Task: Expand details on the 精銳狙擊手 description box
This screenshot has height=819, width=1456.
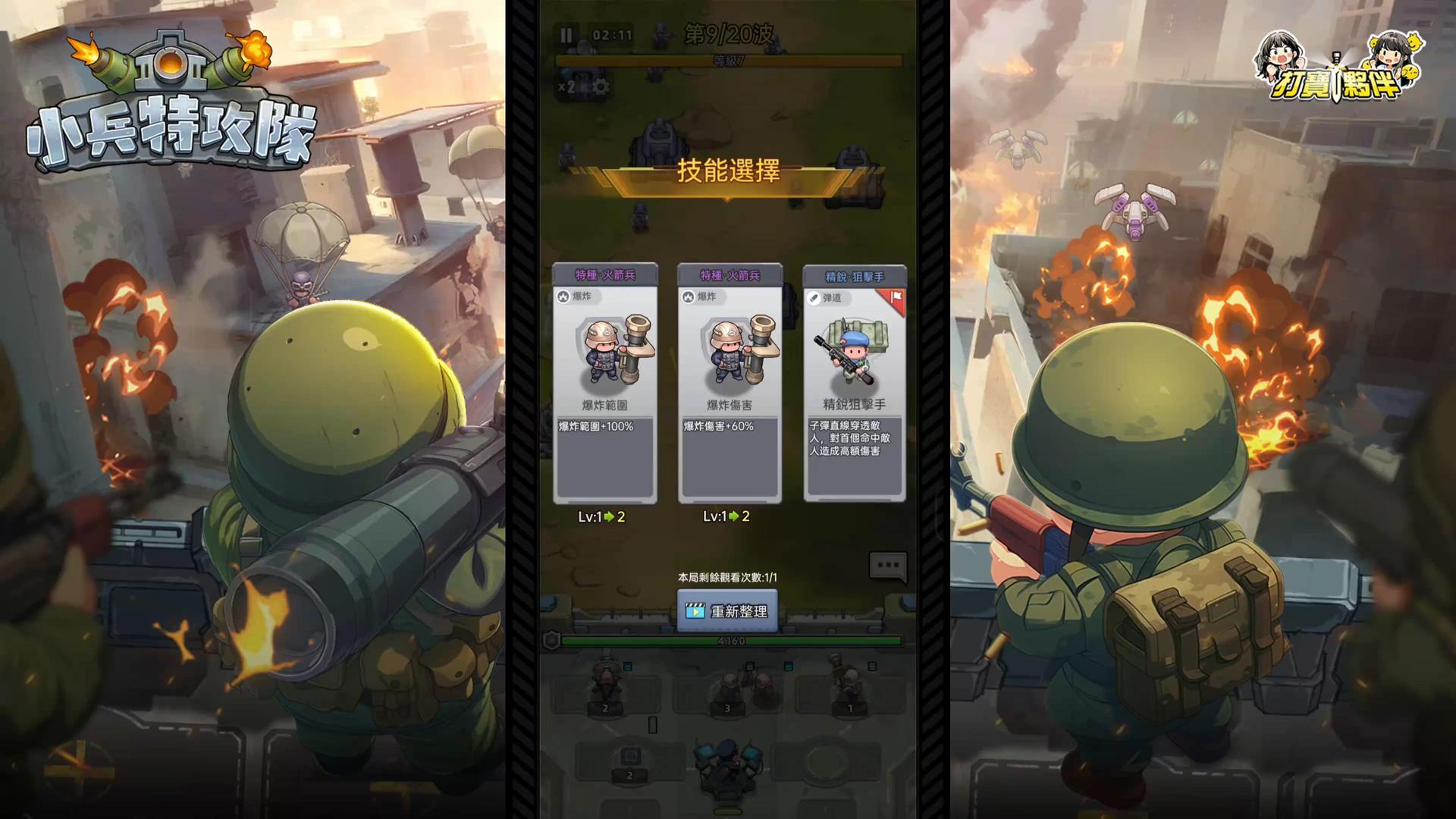Action: (855, 455)
